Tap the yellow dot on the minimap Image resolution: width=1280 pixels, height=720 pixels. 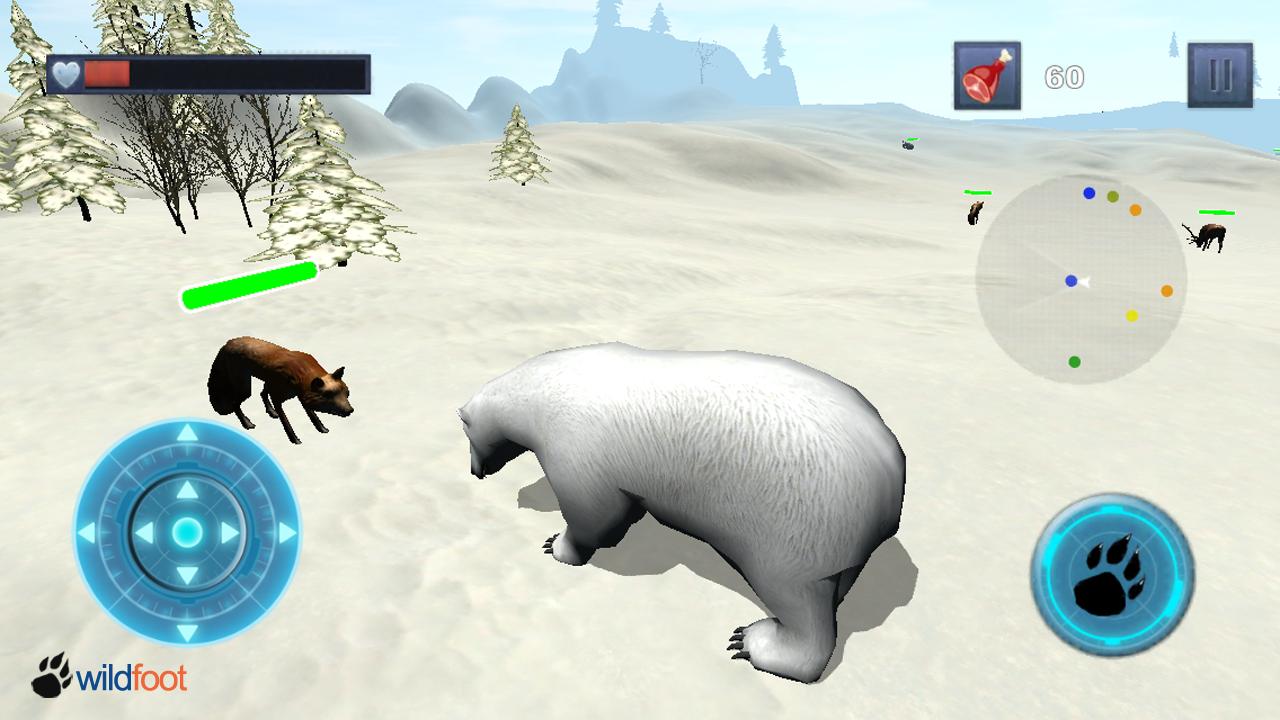pos(1132,318)
